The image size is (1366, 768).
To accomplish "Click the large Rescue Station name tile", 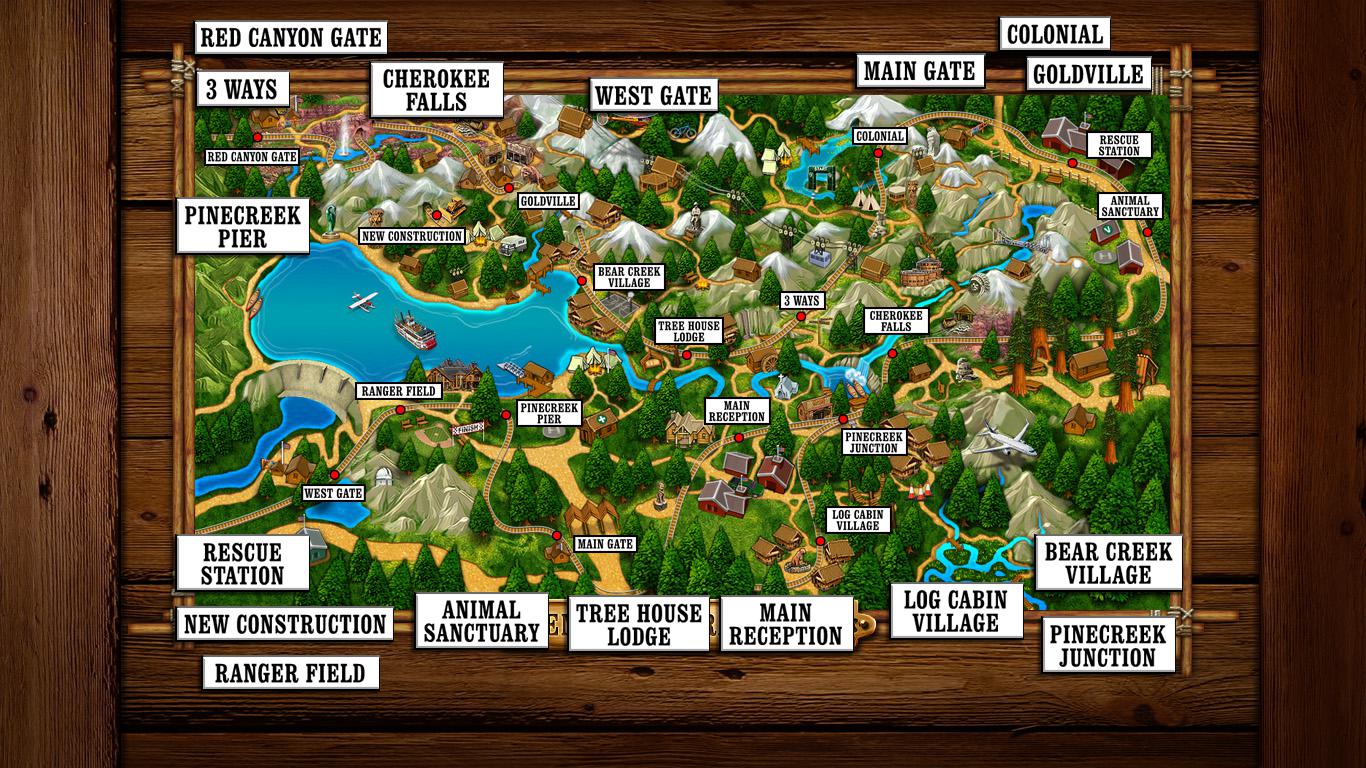I will point(242,563).
